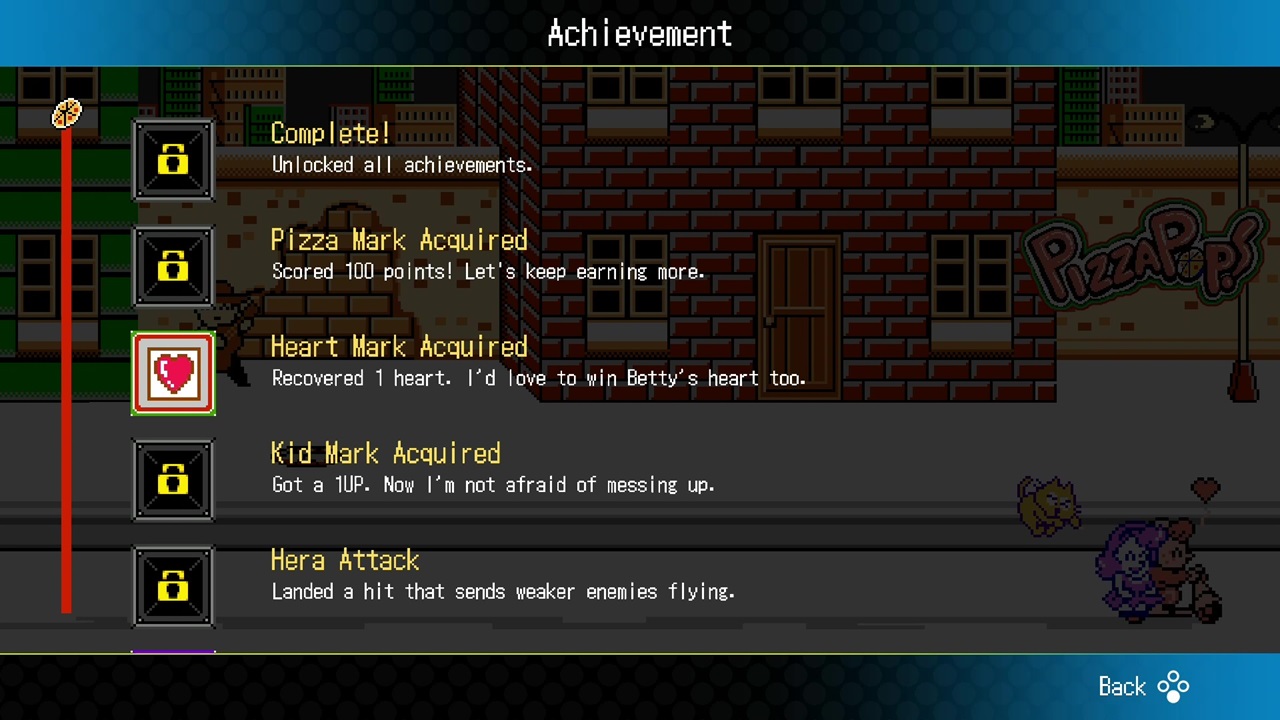Select the Kid Mark Acquired lock icon
Image resolution: width=1280 pixels, height=720 pixels.
point(173,480)
